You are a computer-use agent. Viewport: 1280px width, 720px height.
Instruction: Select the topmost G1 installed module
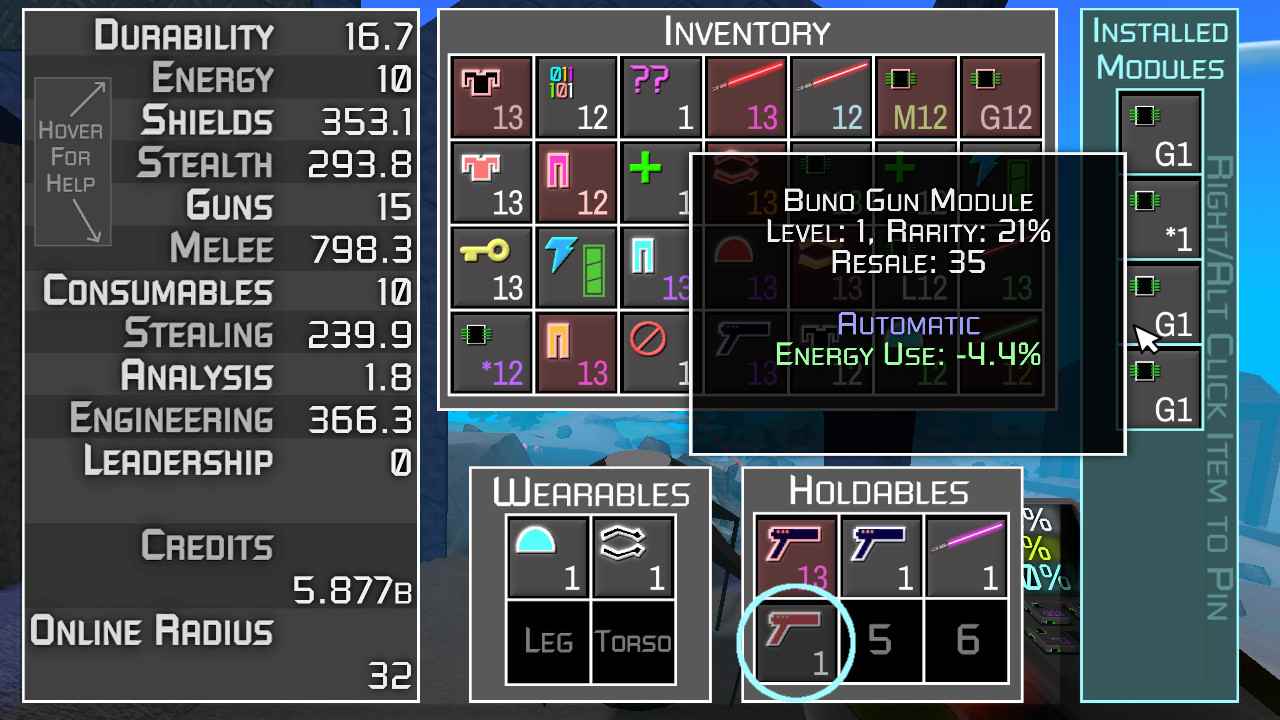click(1160, 130)
